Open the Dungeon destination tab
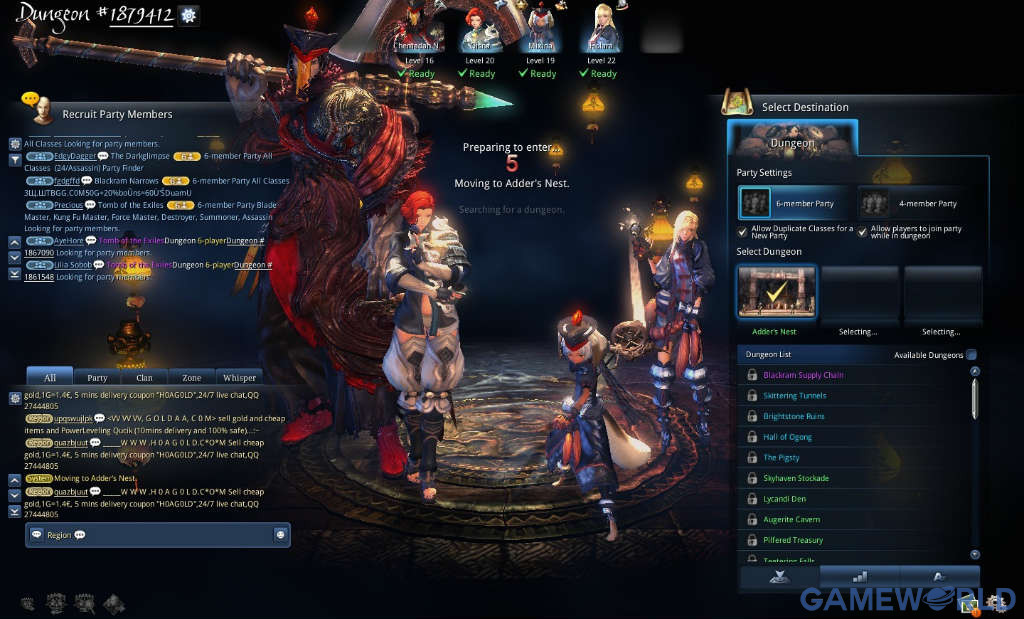 (x=792, y=142)
